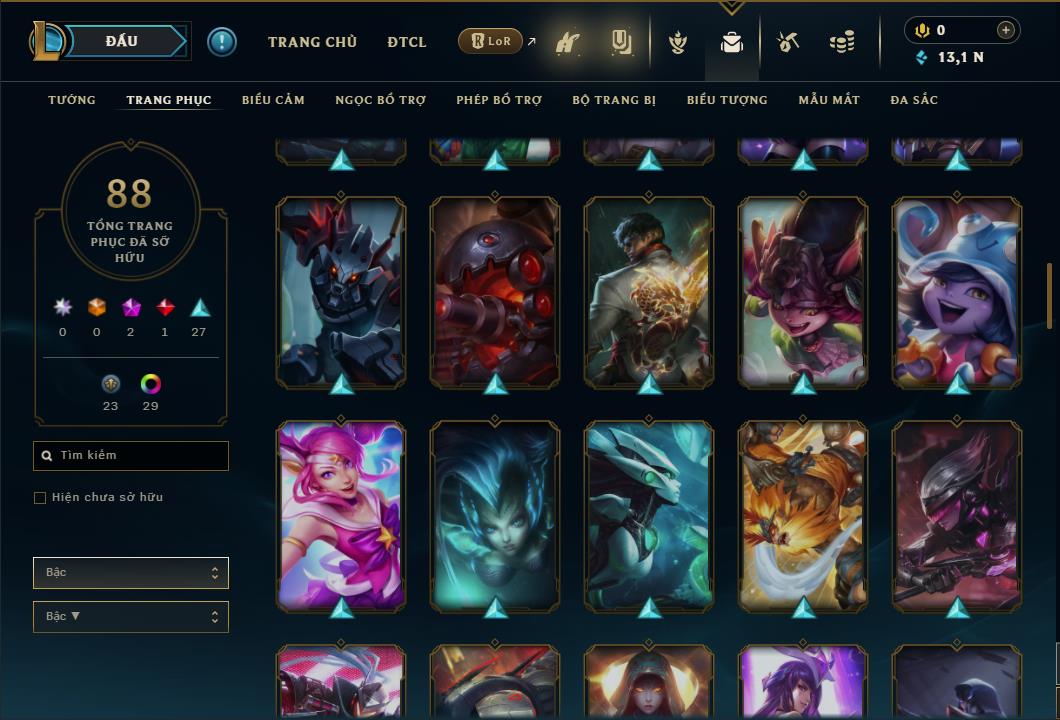
Task: Go to the ĐTCL section
Action: 406,42
